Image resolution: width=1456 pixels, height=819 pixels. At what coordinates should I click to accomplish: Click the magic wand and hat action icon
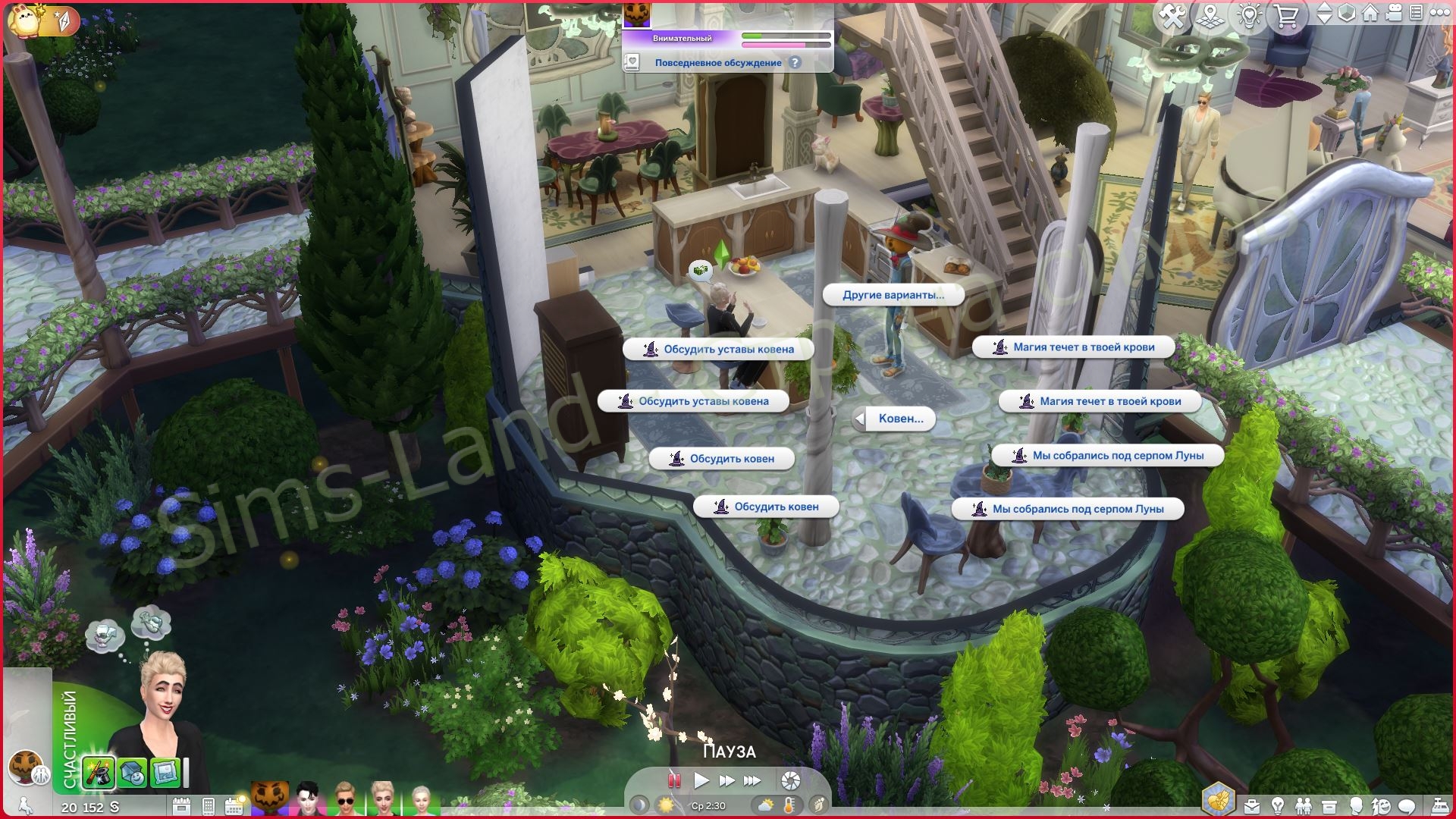coord(99,773)
